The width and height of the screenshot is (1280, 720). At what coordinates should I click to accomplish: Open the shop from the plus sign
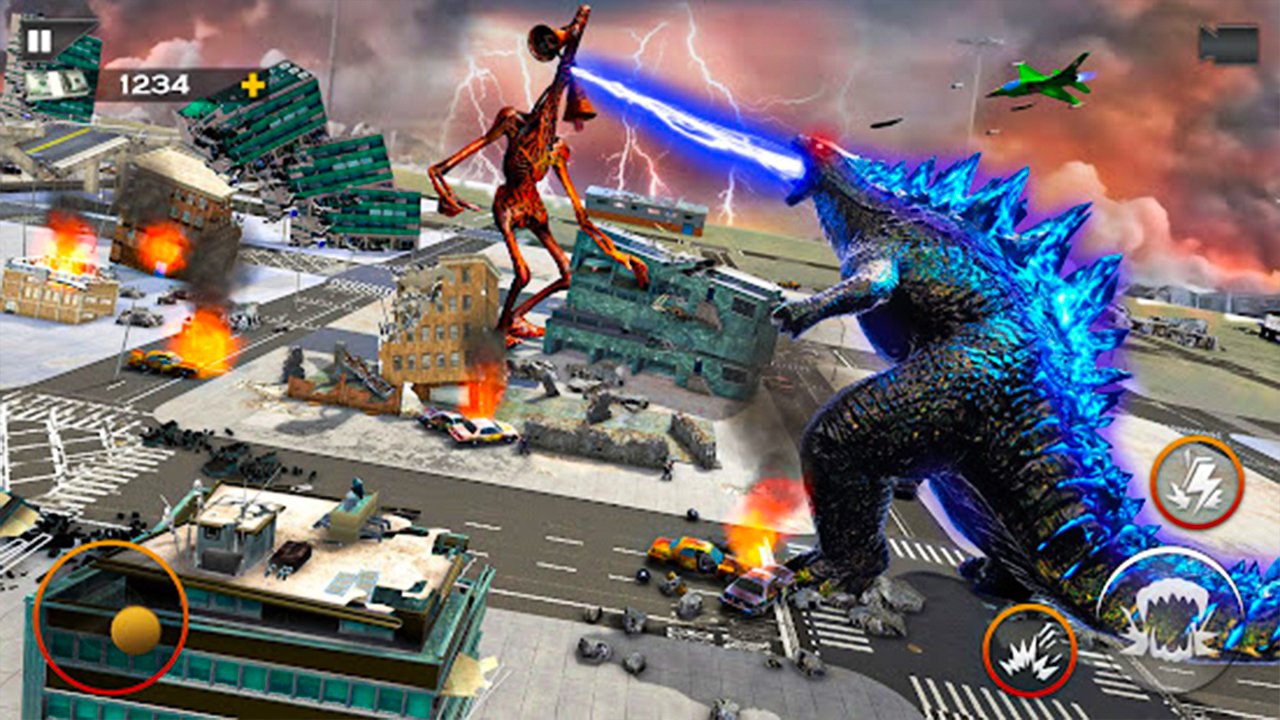pos(253,84)
